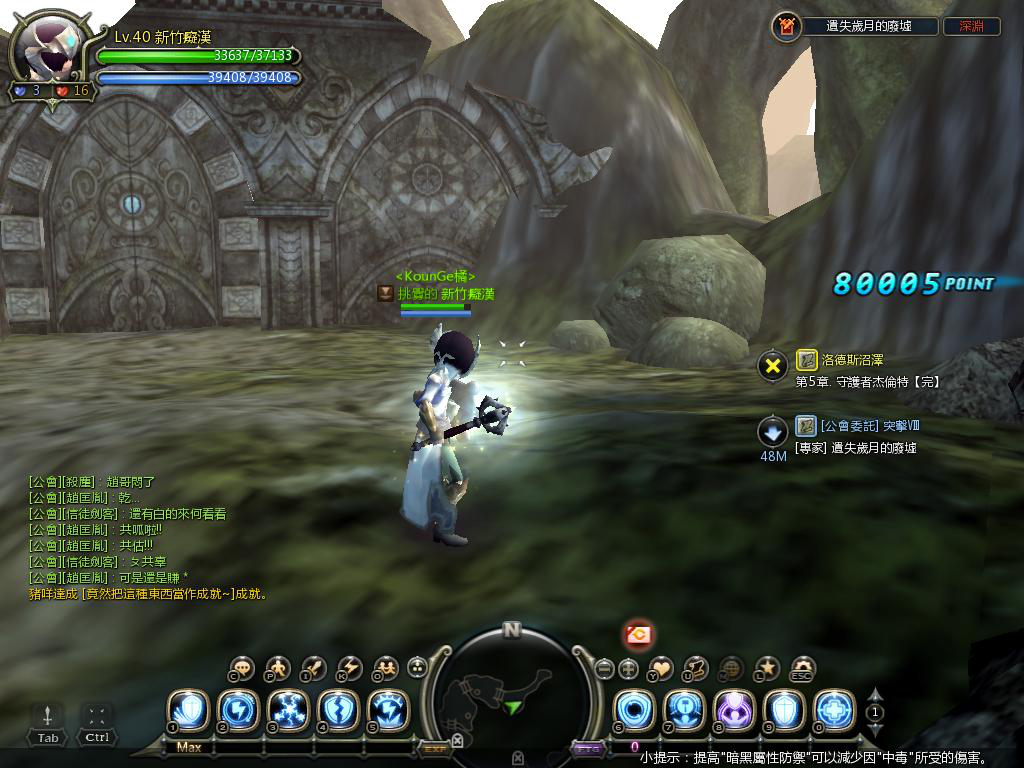The image size is (1024, 768).
Task: Open the character info running figure icon
Action: click(278, 668)
